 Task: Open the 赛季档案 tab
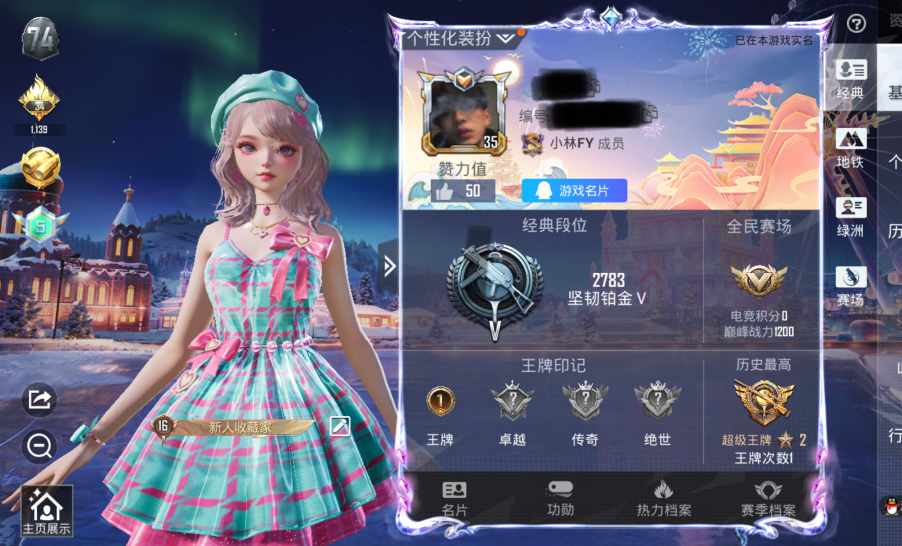point(768,498)
